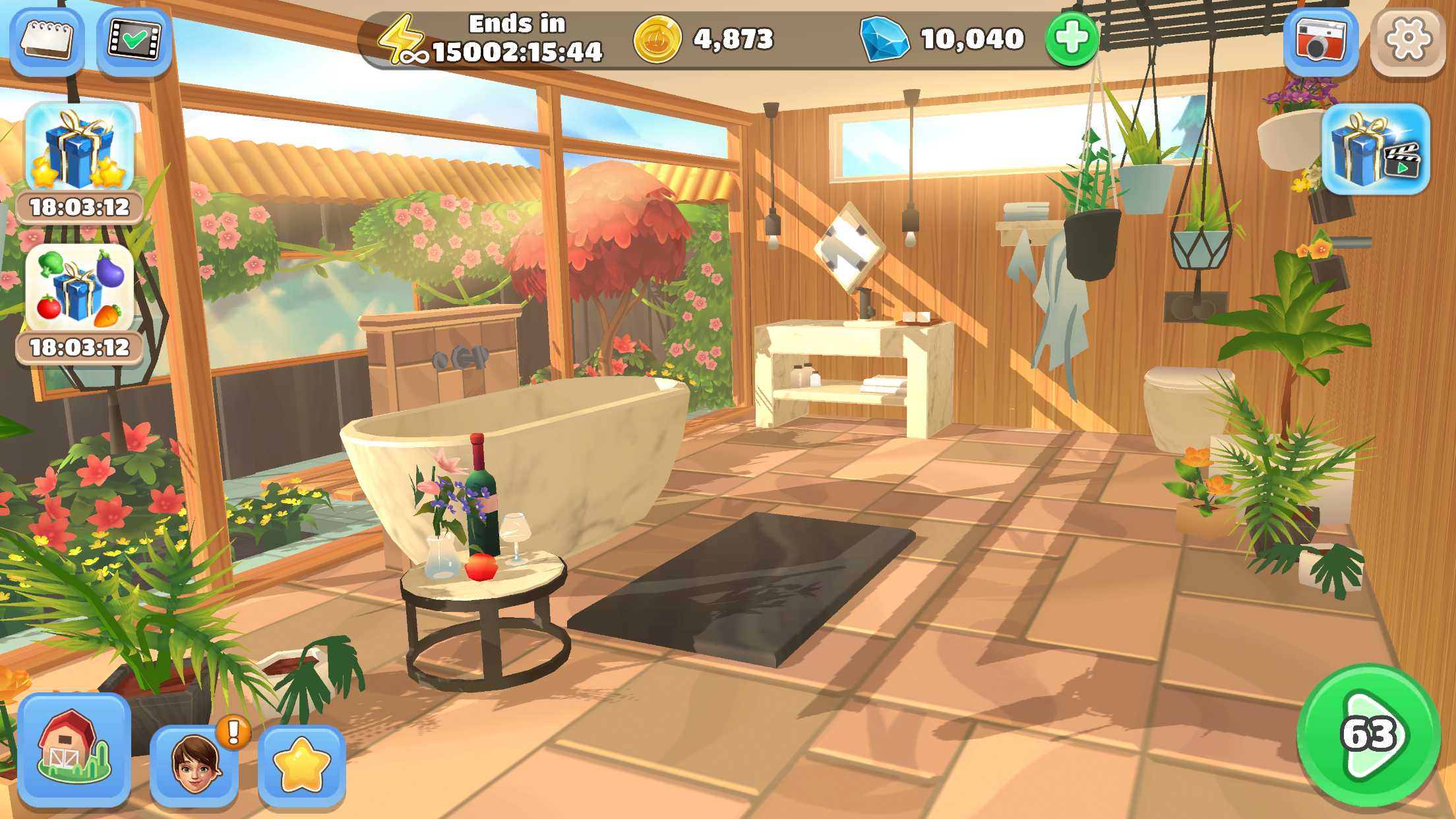Open the vegetable gift box event
Image resolution: width=1456 pixels, height=819 pixels.
(x=79, y=290)
